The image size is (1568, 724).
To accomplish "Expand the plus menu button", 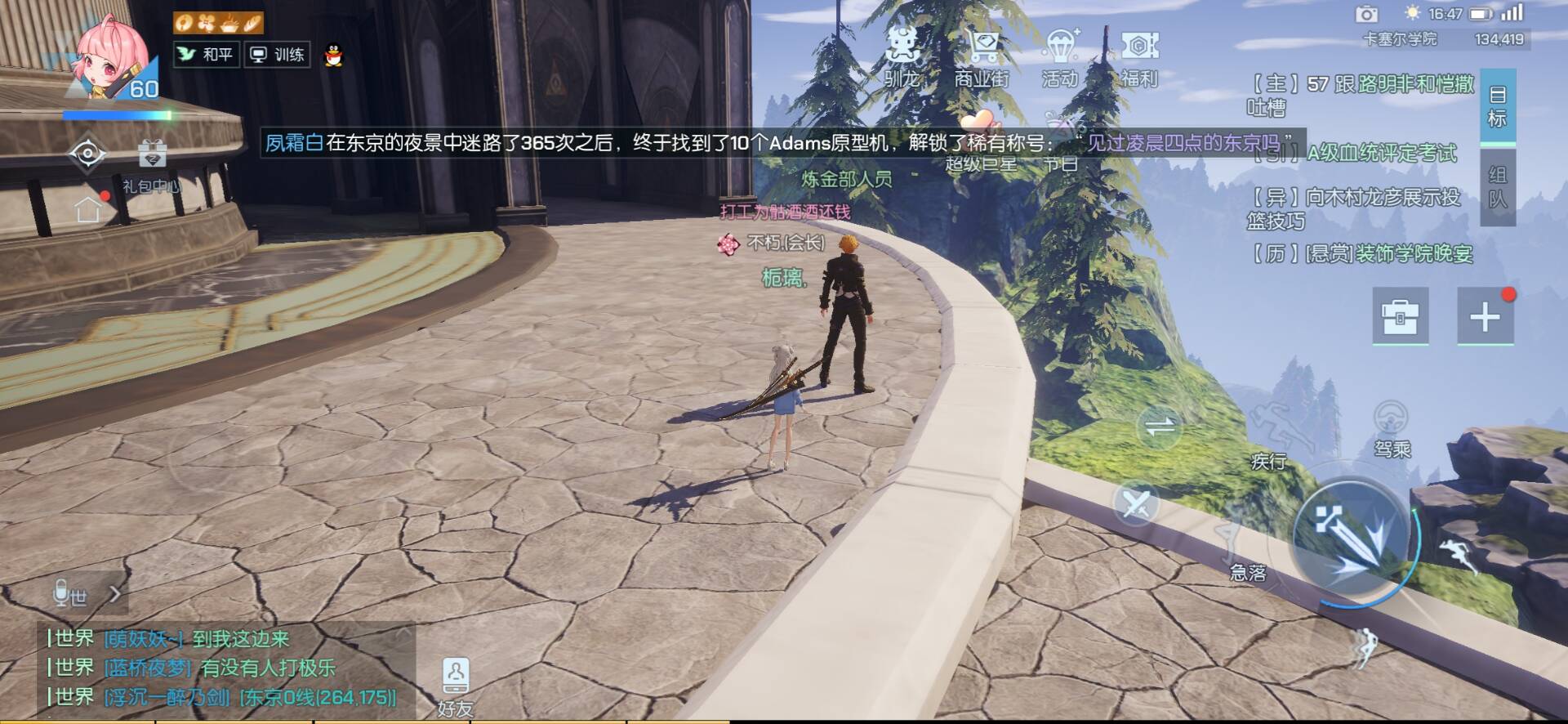I will point(1485,317).
